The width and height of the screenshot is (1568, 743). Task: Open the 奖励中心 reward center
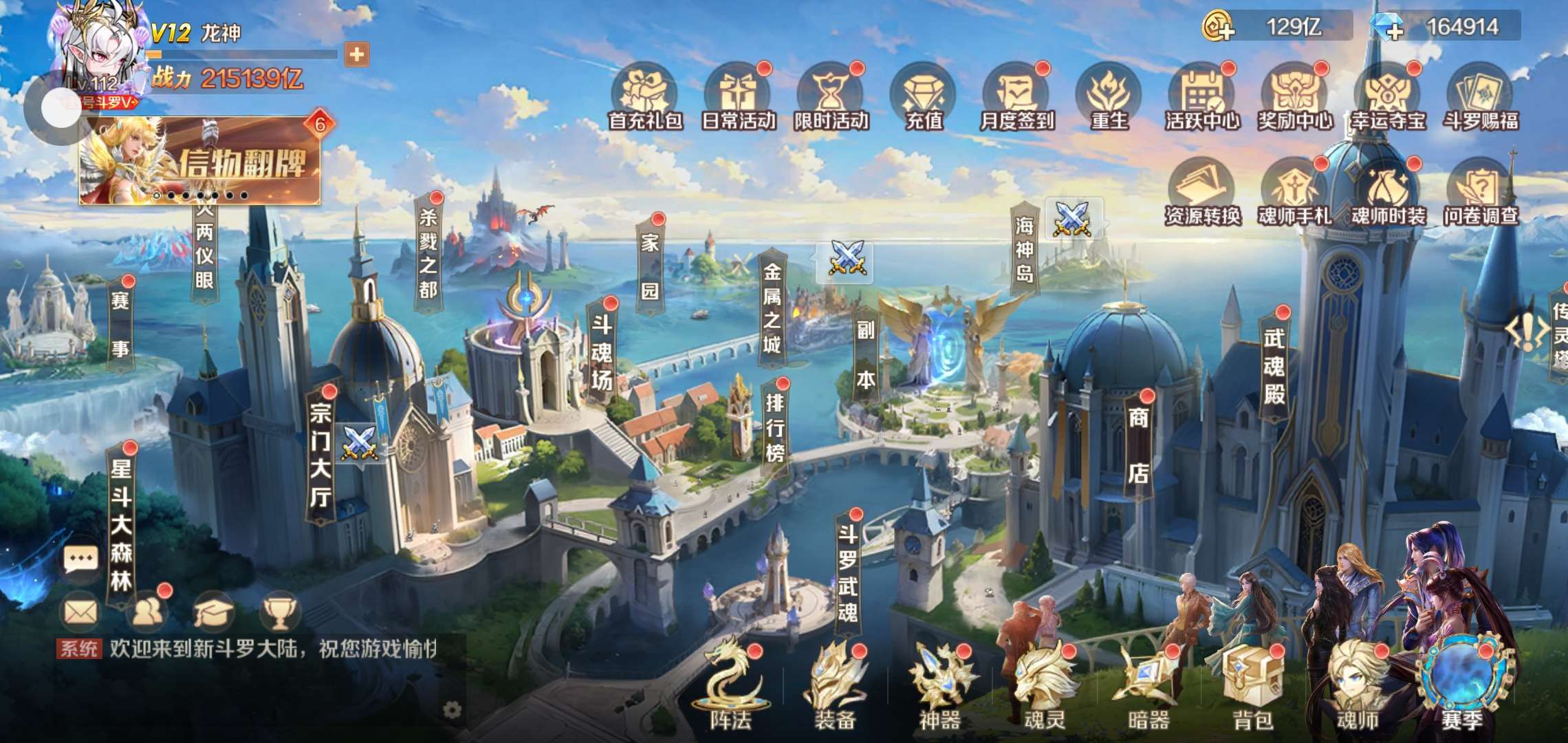[1295, 98]
